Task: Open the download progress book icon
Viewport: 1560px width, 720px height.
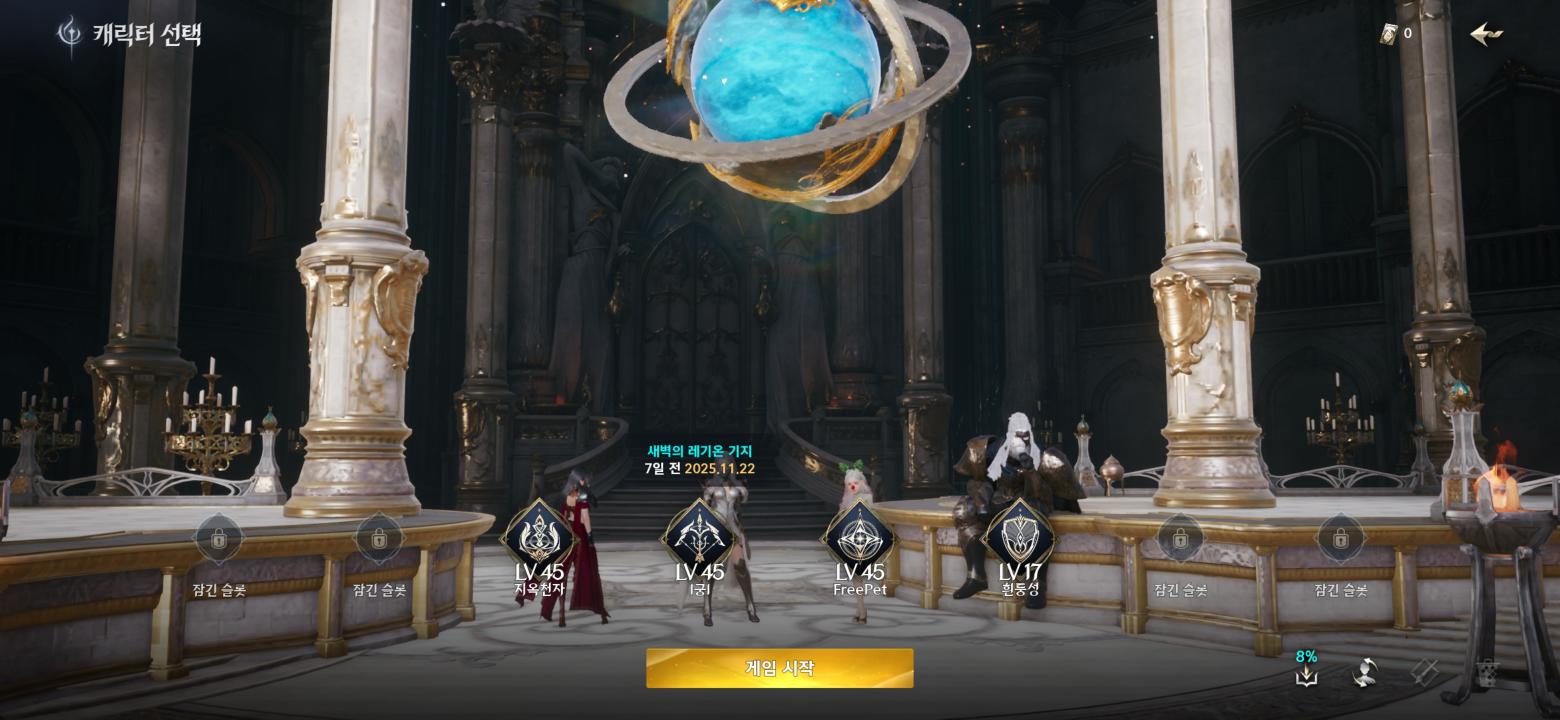Action: (x=1306, y=676)
